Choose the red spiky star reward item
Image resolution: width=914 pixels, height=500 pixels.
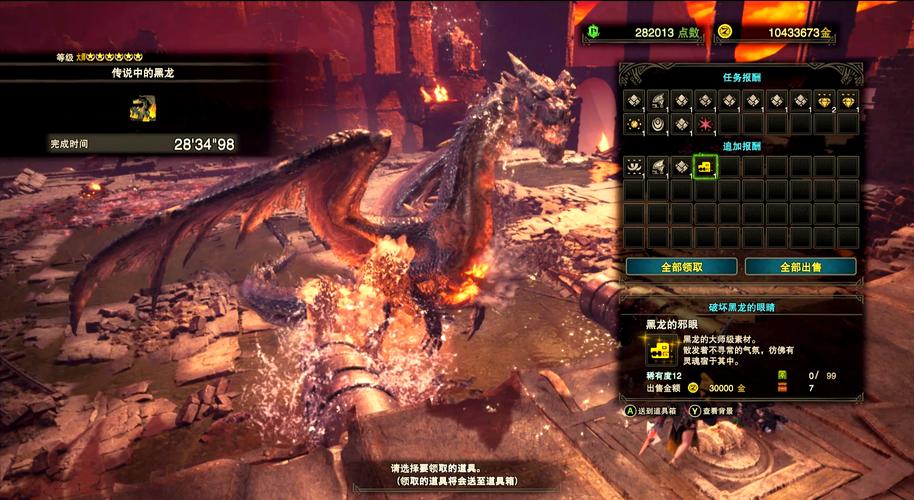click(x=705, y=124)
